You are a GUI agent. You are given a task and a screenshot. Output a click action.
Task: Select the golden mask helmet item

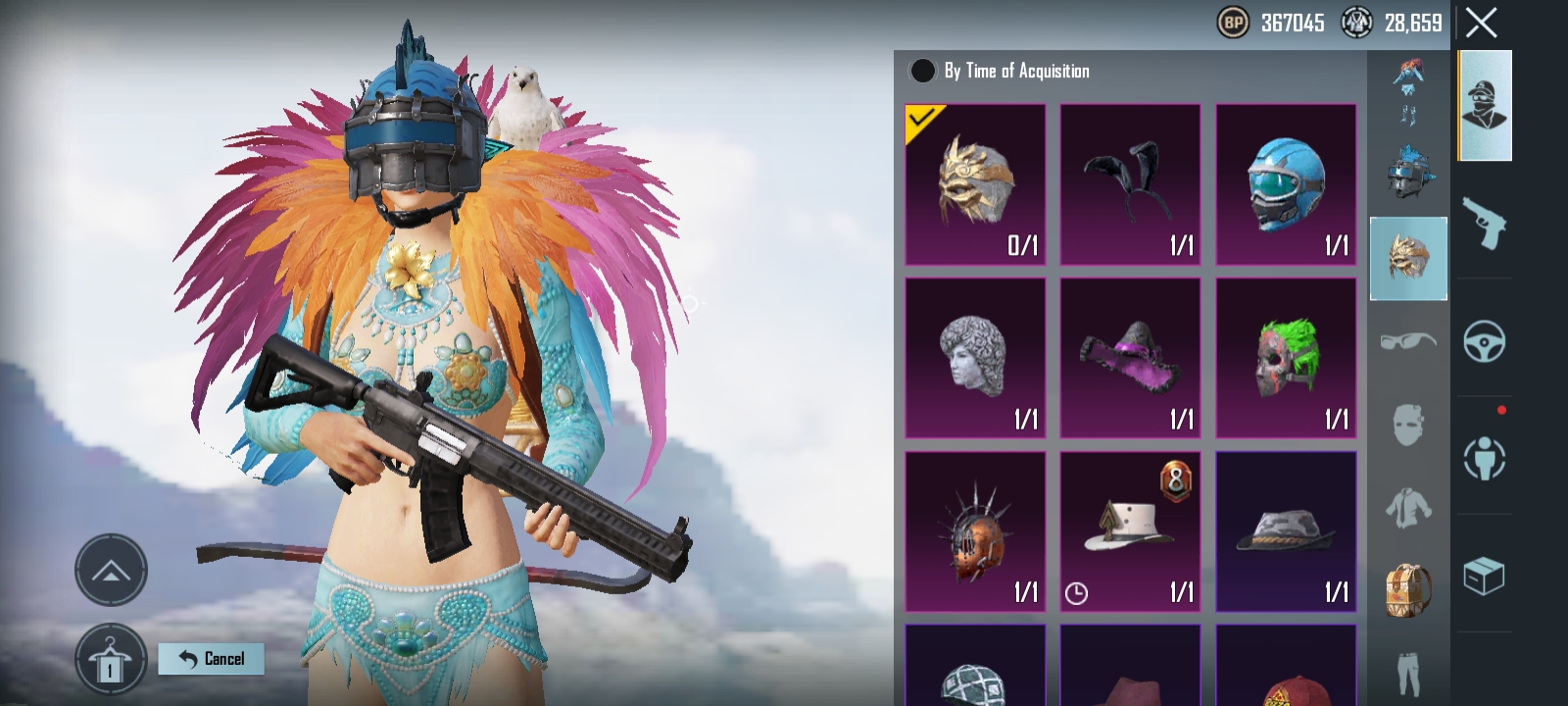pos(975,184)
